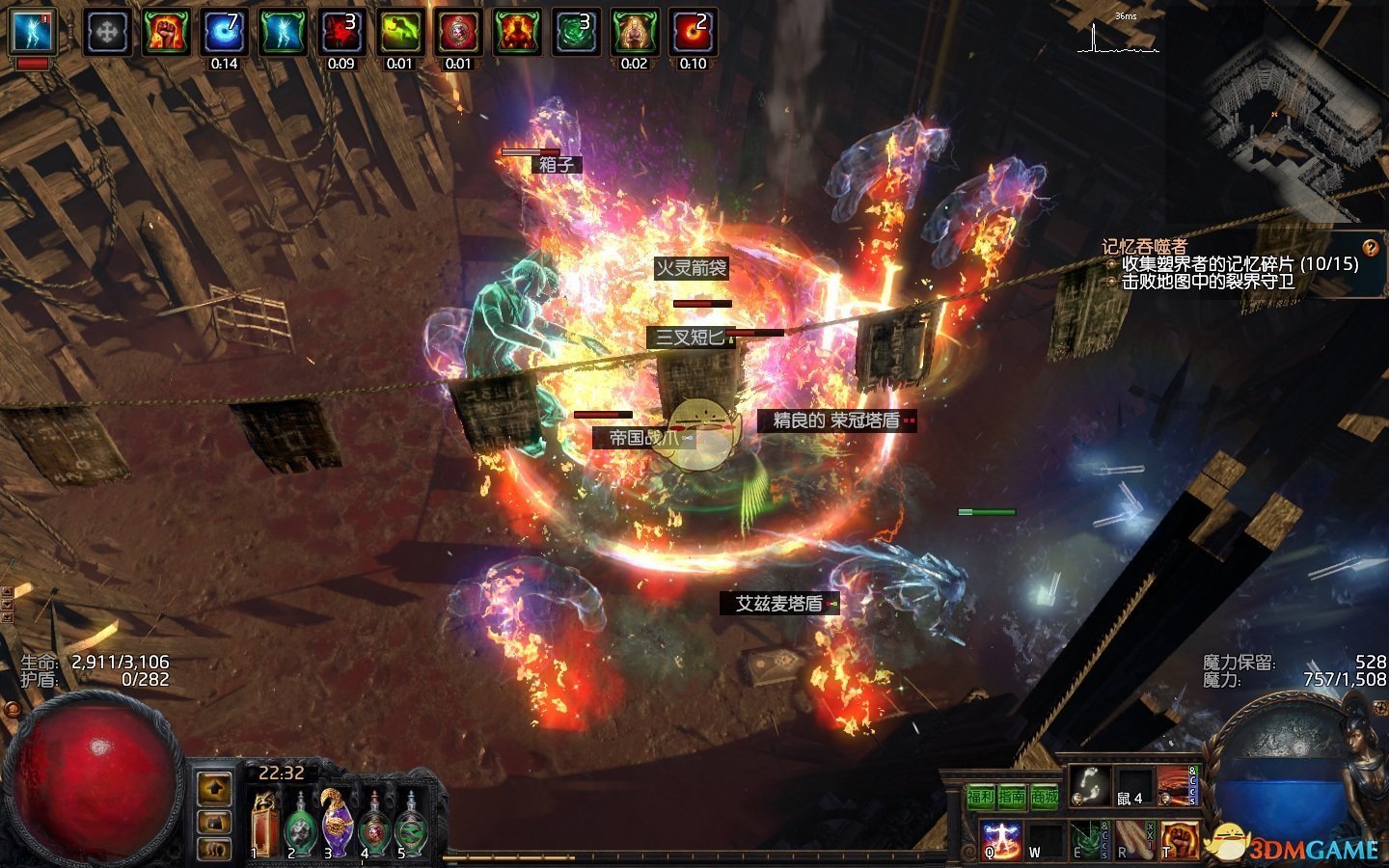Choose the red swirl skill slot
This screenshot has height=868, width=1389.
click(x=1176, y=786)
